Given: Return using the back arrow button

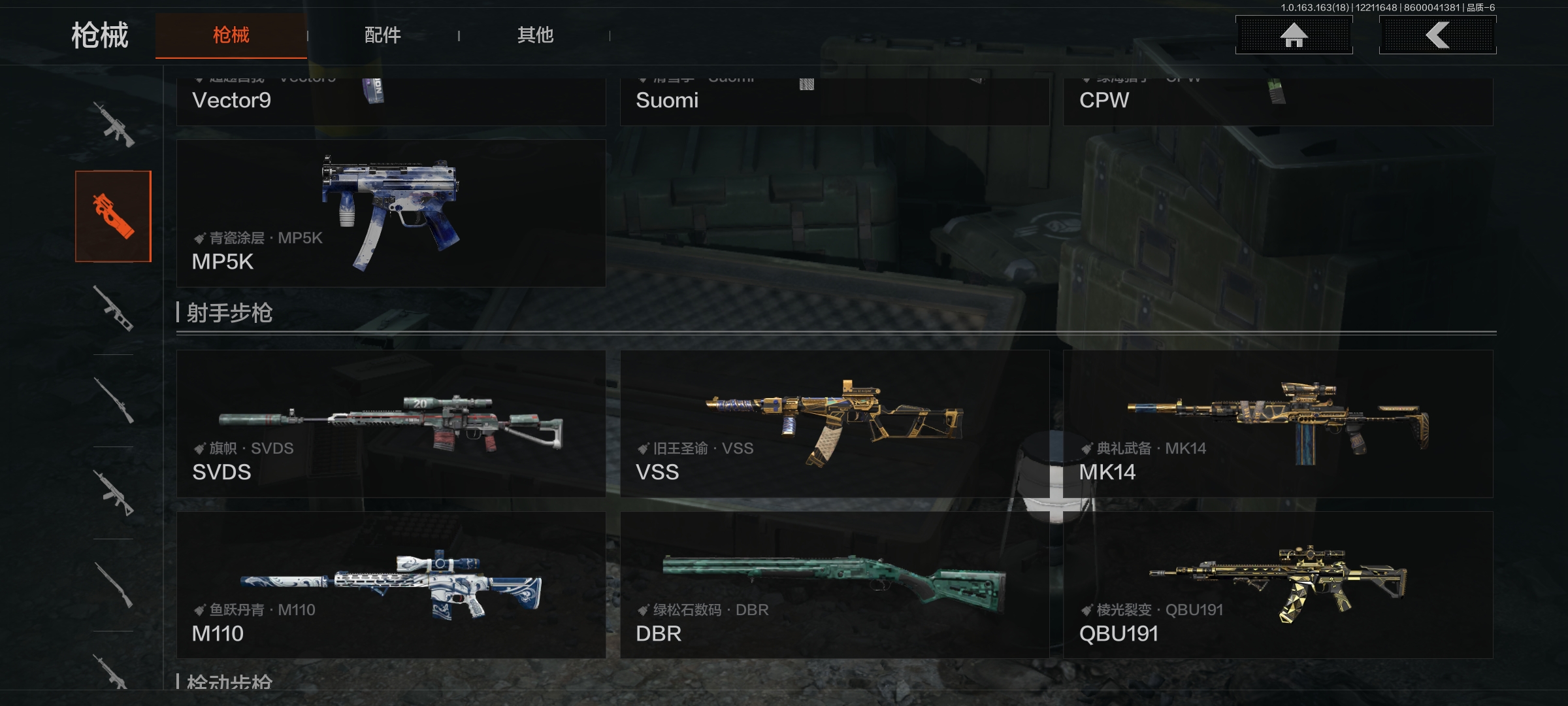Looking at the screenshot, I should coord(1437,35).
